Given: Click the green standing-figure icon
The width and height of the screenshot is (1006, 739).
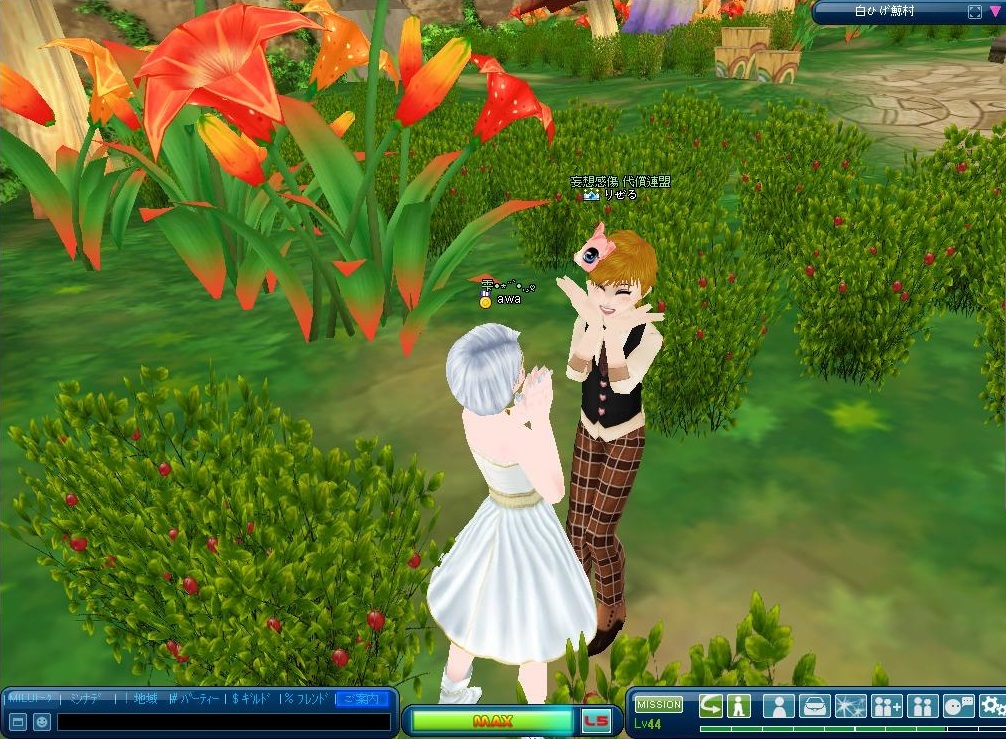Looking at the screenshot, I should 739,705.
